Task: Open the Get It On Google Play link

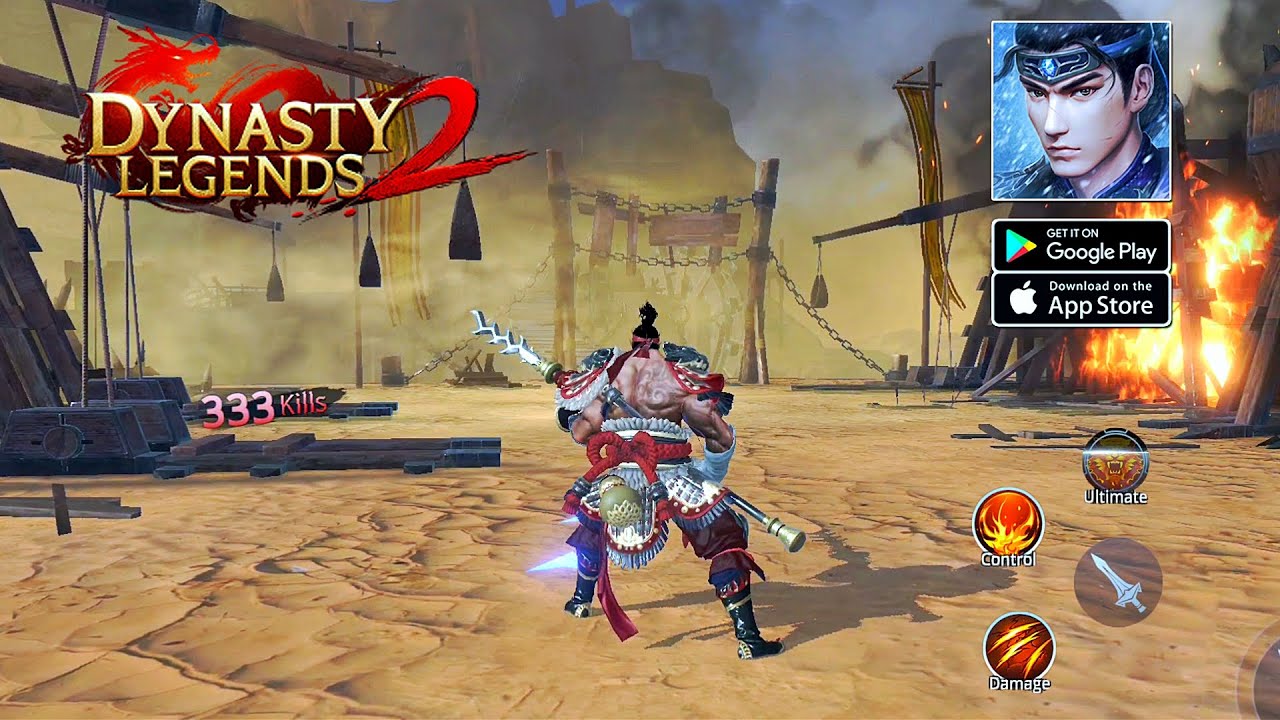Action: pos(1080,244)
